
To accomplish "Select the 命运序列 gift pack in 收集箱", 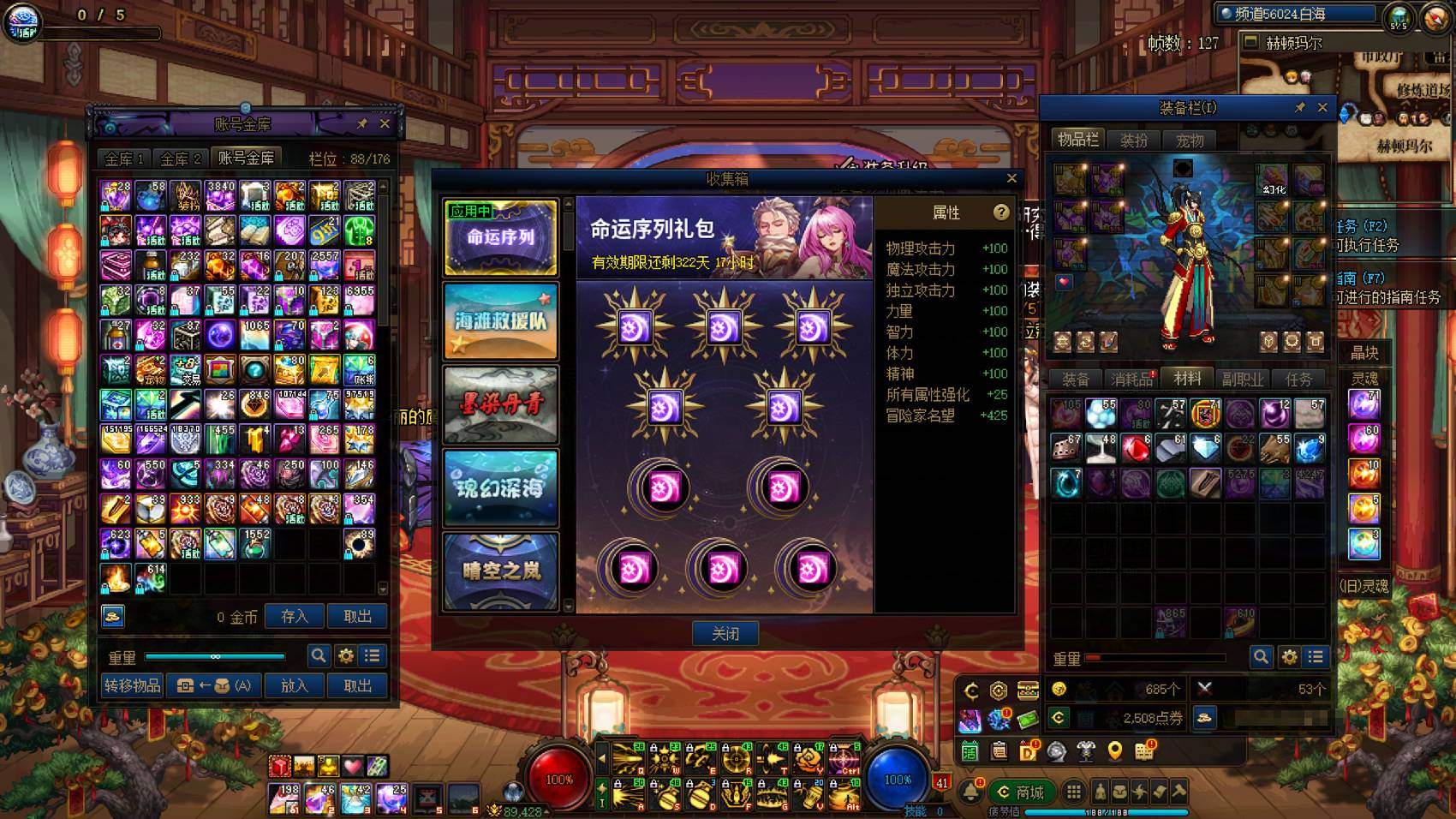I will [500, 238].
